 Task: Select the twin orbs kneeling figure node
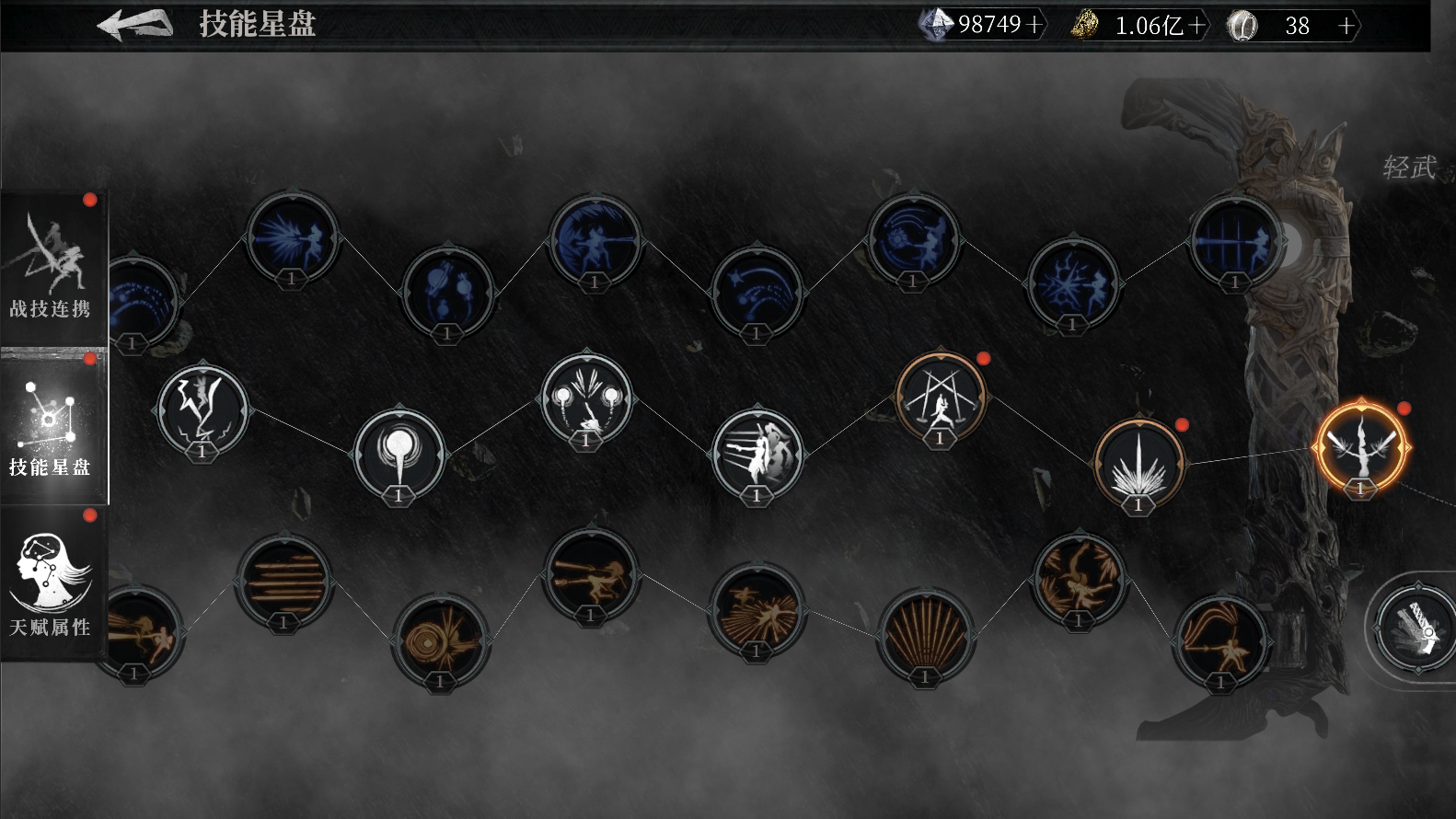(x=586, y=399)
